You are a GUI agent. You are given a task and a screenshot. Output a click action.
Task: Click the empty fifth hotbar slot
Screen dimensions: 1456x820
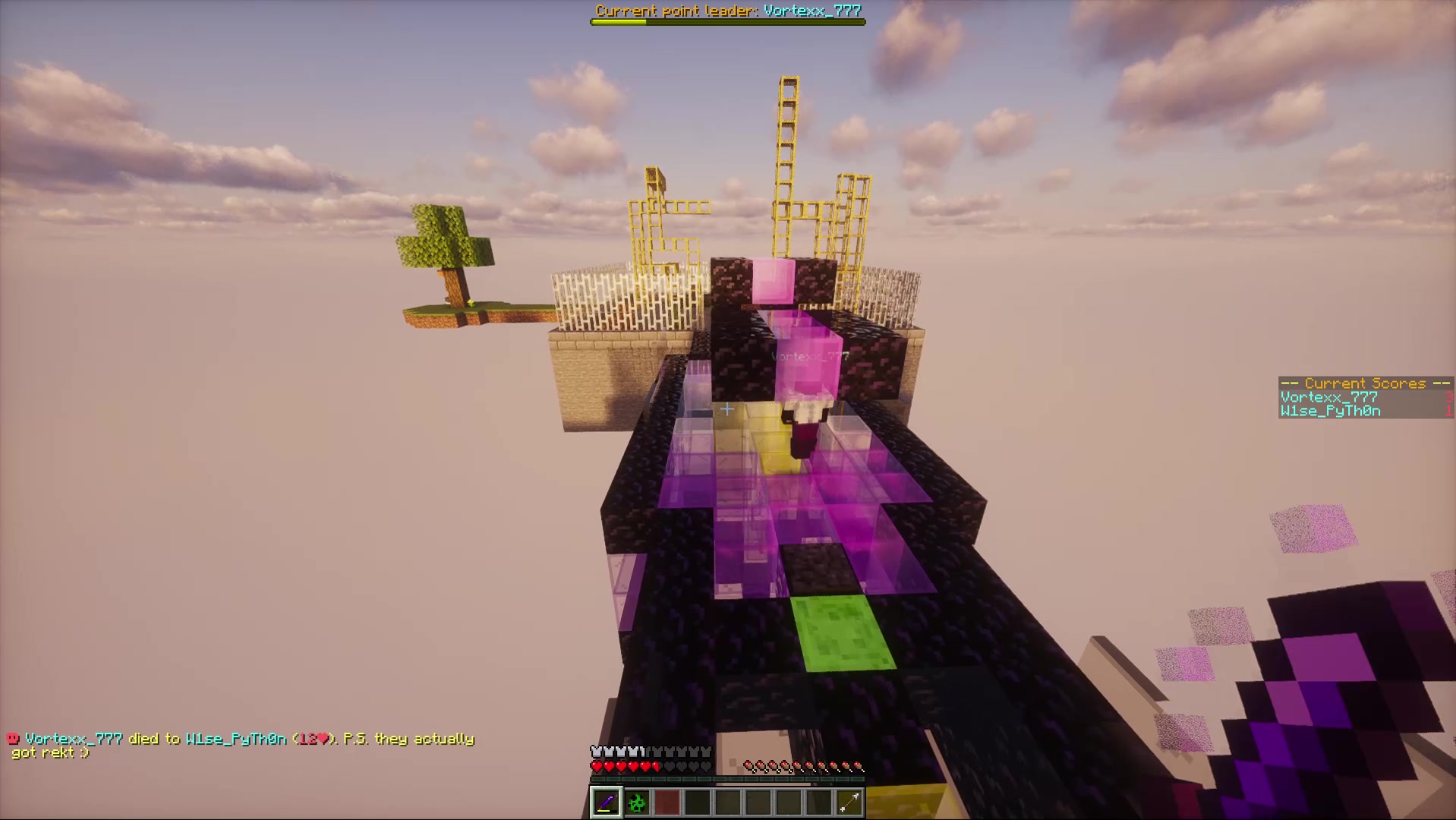point(727,803)
